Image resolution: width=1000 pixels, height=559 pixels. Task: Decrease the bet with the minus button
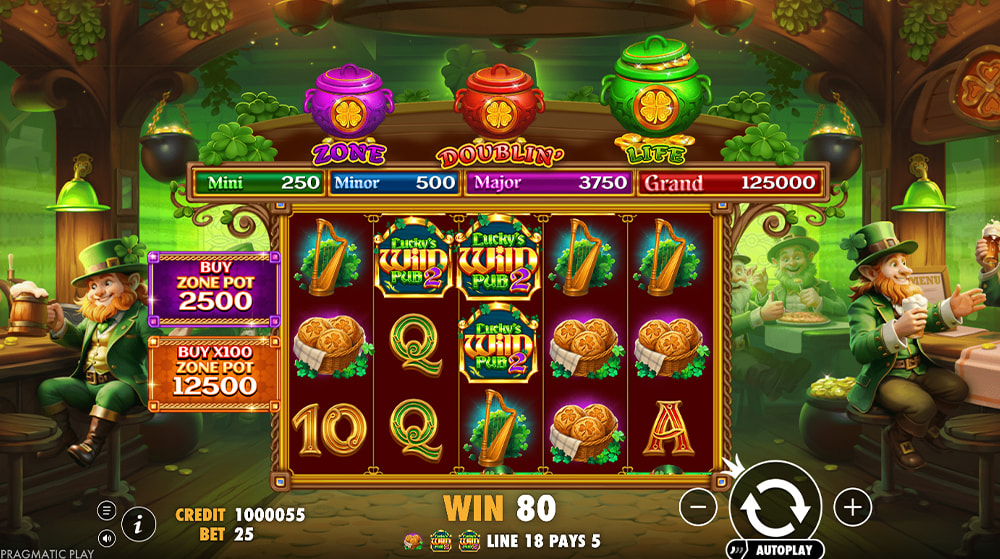coord(698,507)
